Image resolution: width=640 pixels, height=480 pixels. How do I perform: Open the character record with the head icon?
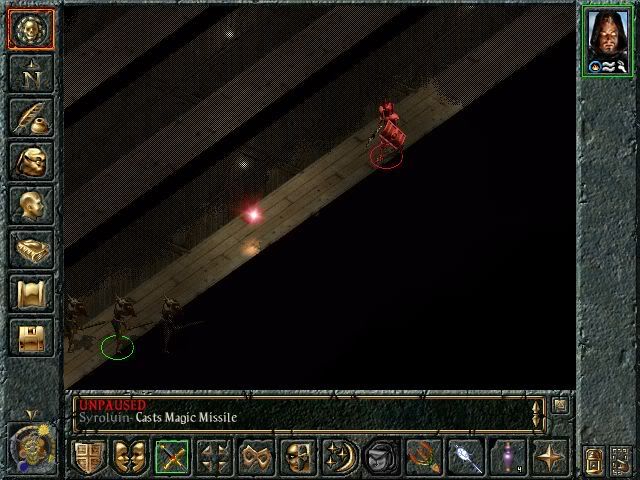(x=30, y=205)
